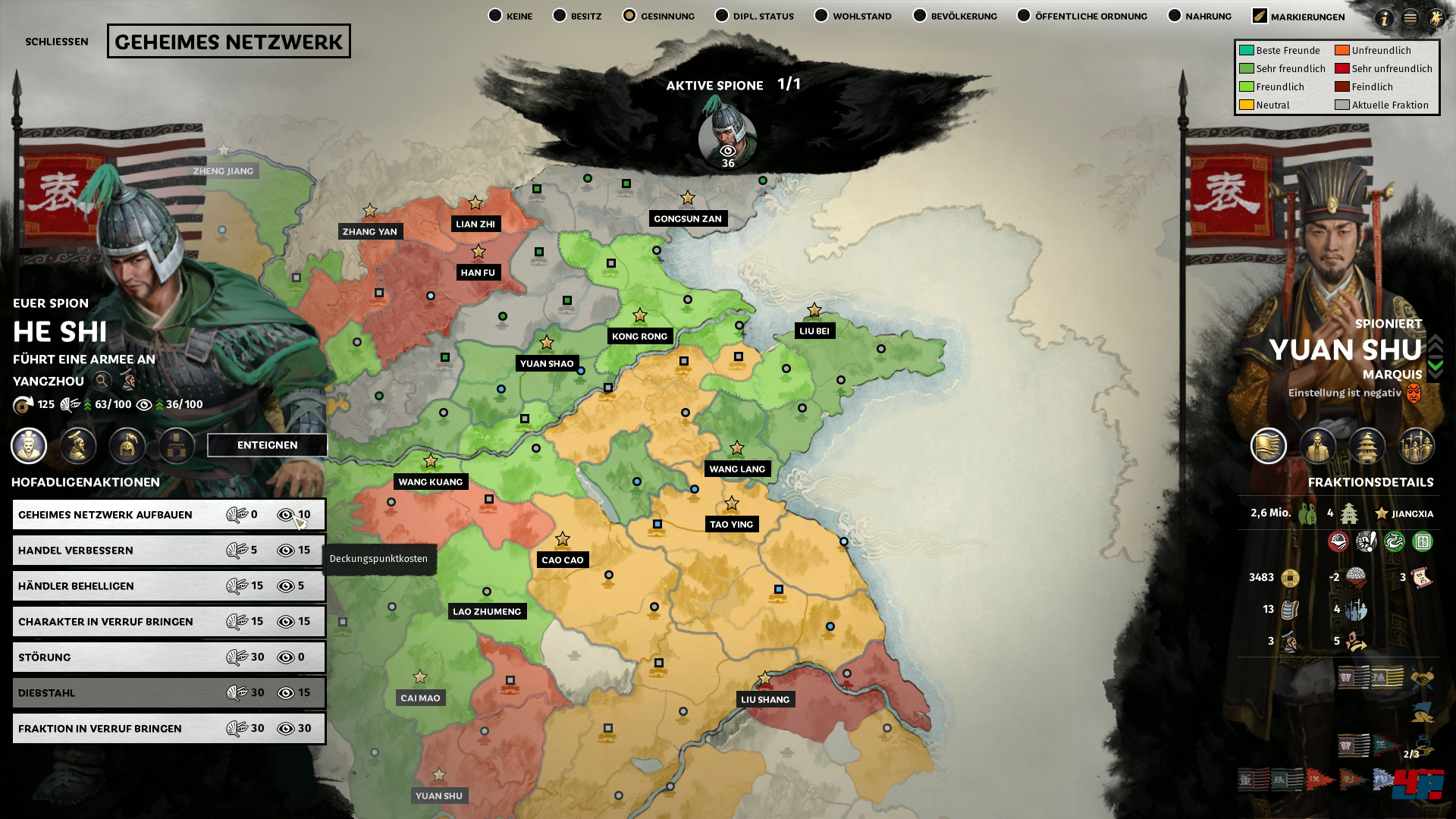Image resolution: width=1456 pixels, height=819 pixels.
Task: Select the court noble spy action category icon
Action: [29, 447]
